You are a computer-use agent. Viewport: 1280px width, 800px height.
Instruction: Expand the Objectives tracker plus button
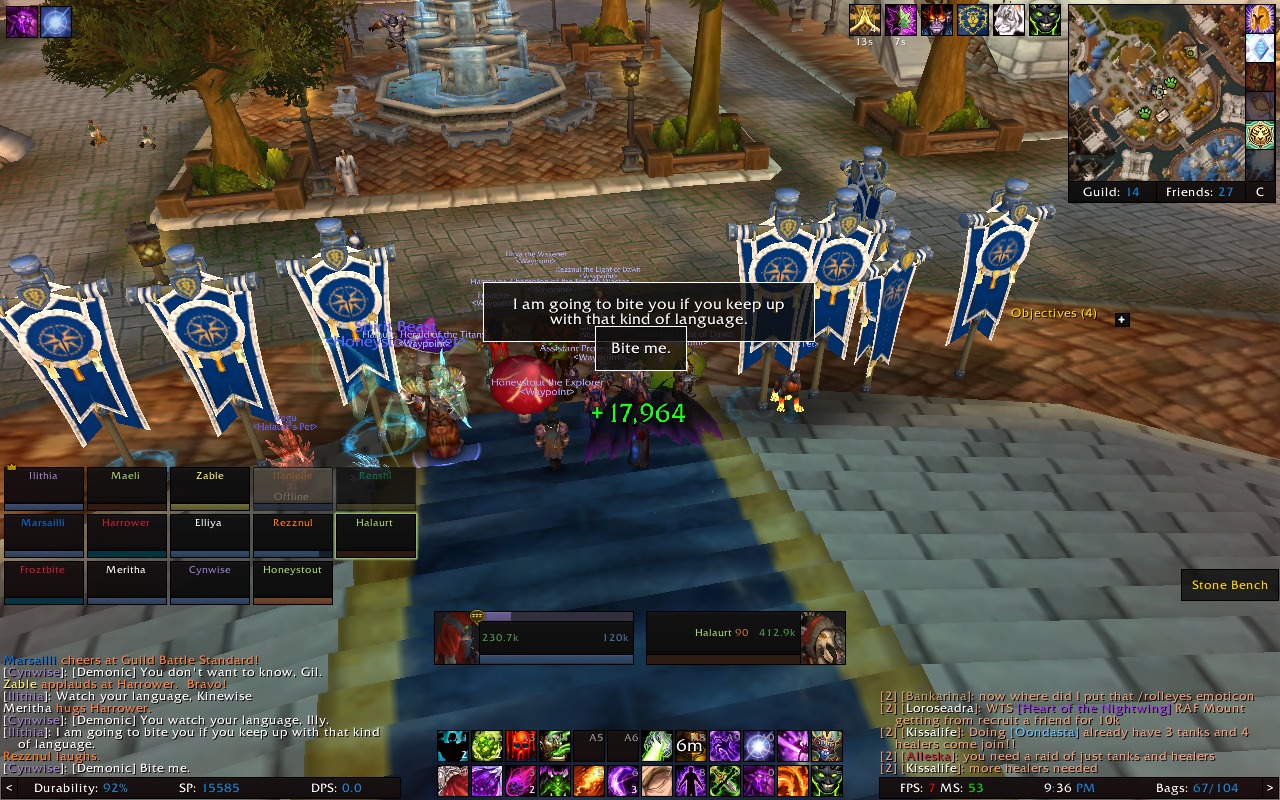click(1122, 320)
